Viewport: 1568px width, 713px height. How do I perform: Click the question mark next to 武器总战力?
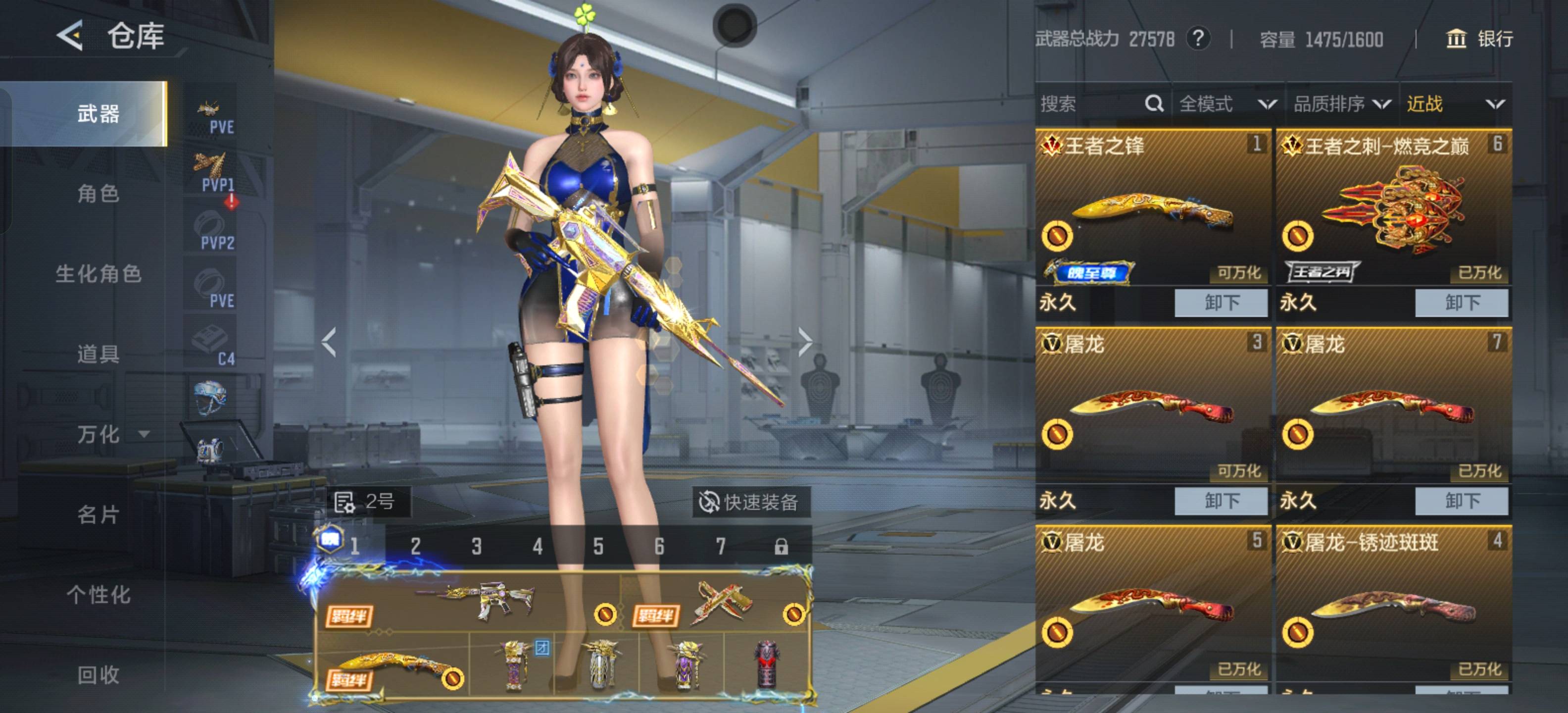tap(1197, 39)
